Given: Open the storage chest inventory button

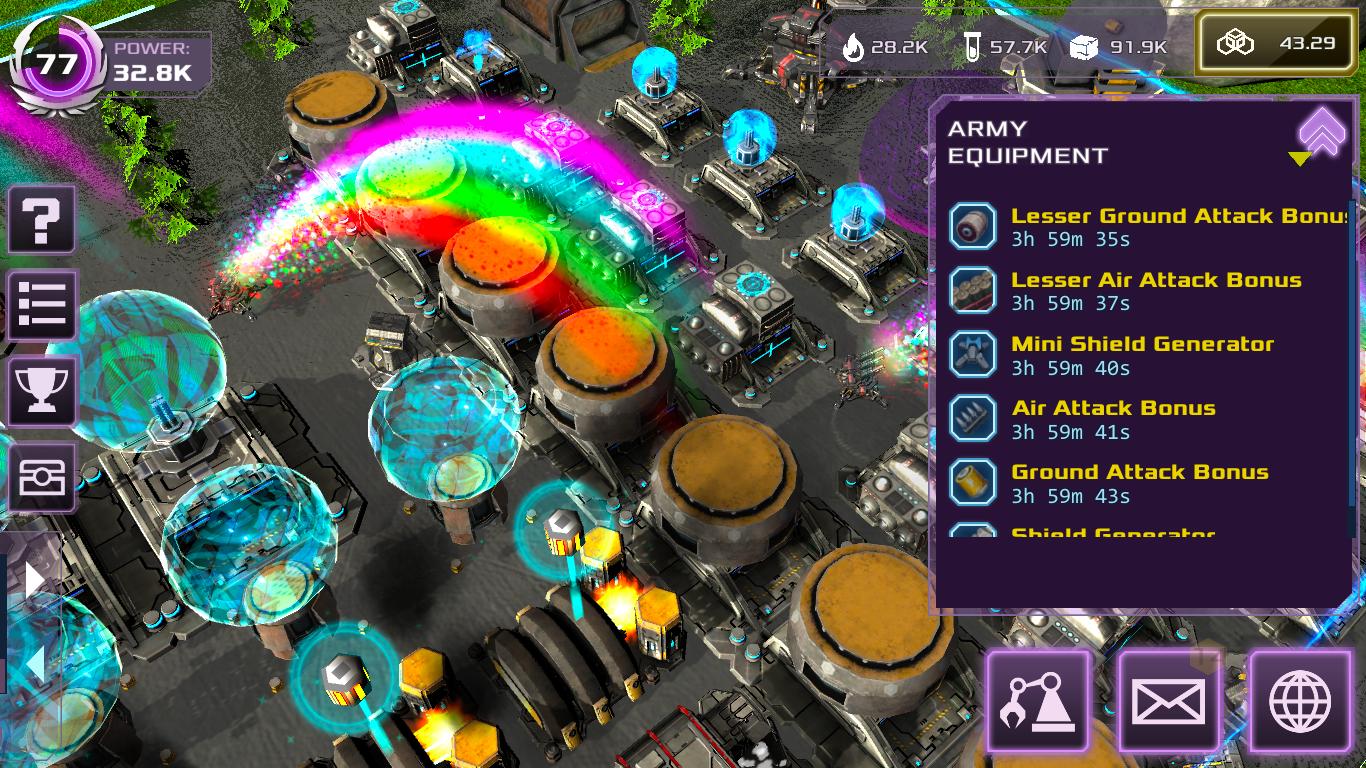Looking at the screenshot, I should pyautogui.click(x=42, y=477).
